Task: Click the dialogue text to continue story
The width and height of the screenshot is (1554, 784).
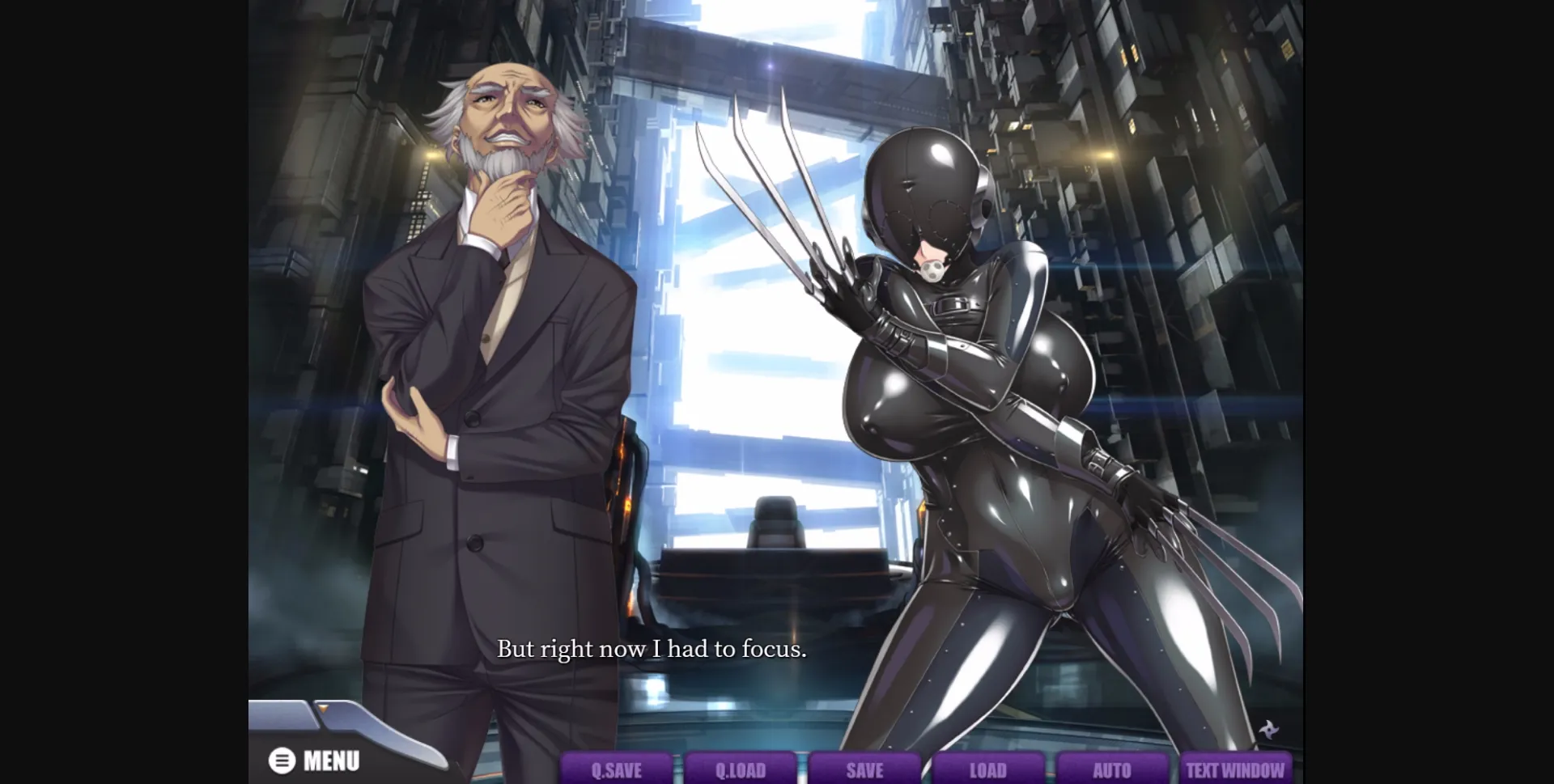Action: (x=652, y=649)
